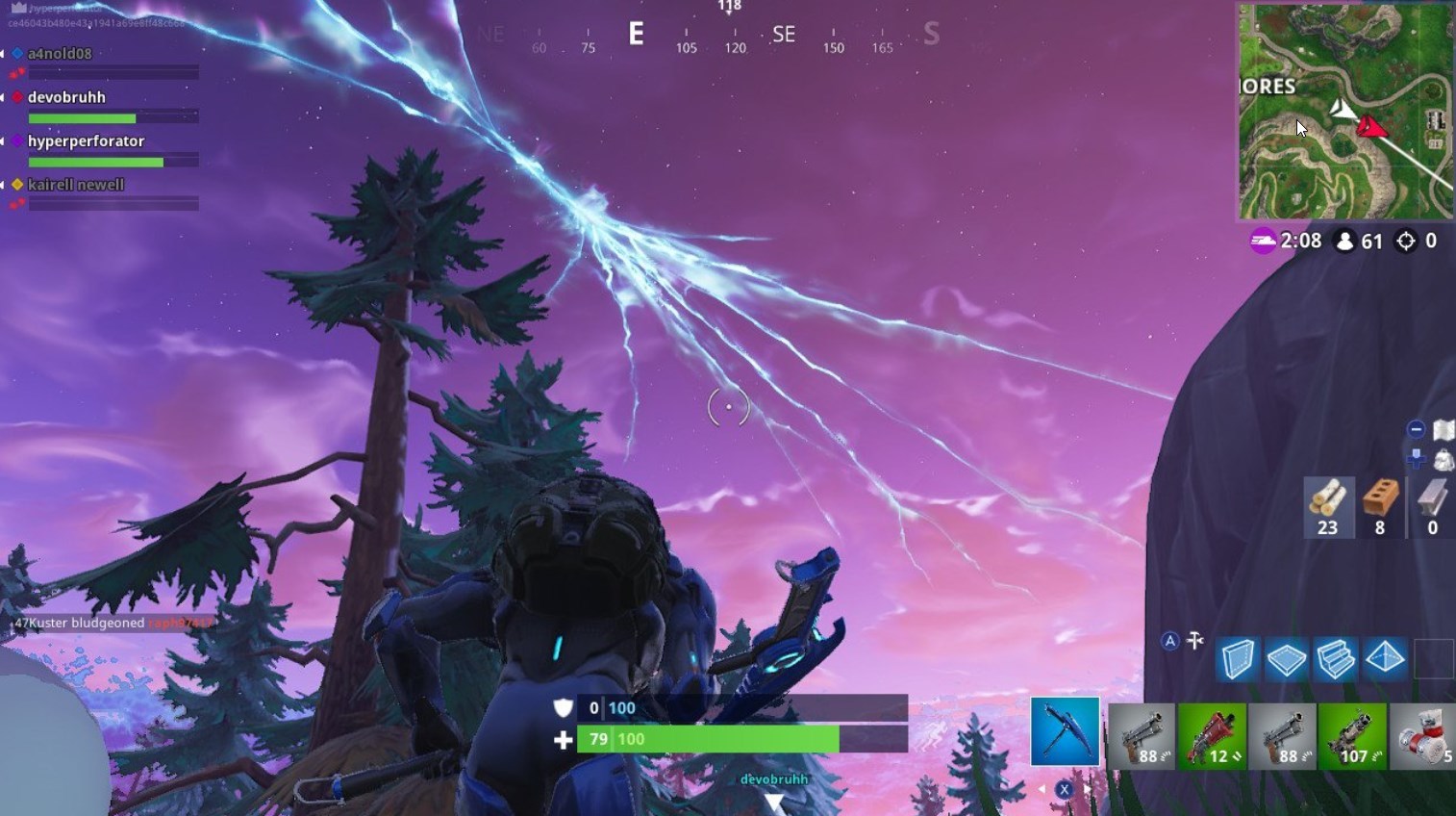Select squad member kairell newell
Screen dimensions: 1456x816
click(x=75, y=185)
